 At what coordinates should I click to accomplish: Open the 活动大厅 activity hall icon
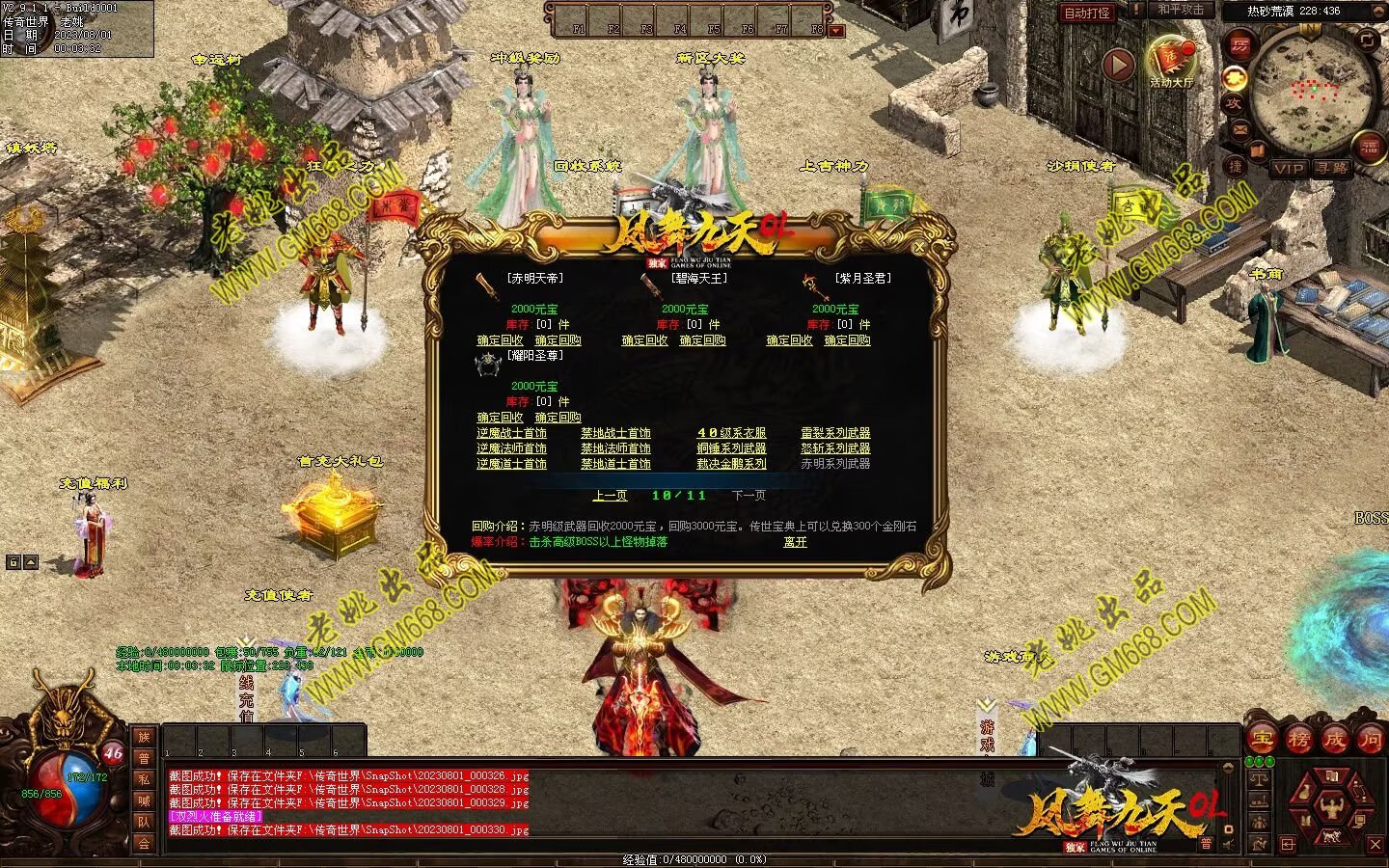click(x=1171, y=62)
